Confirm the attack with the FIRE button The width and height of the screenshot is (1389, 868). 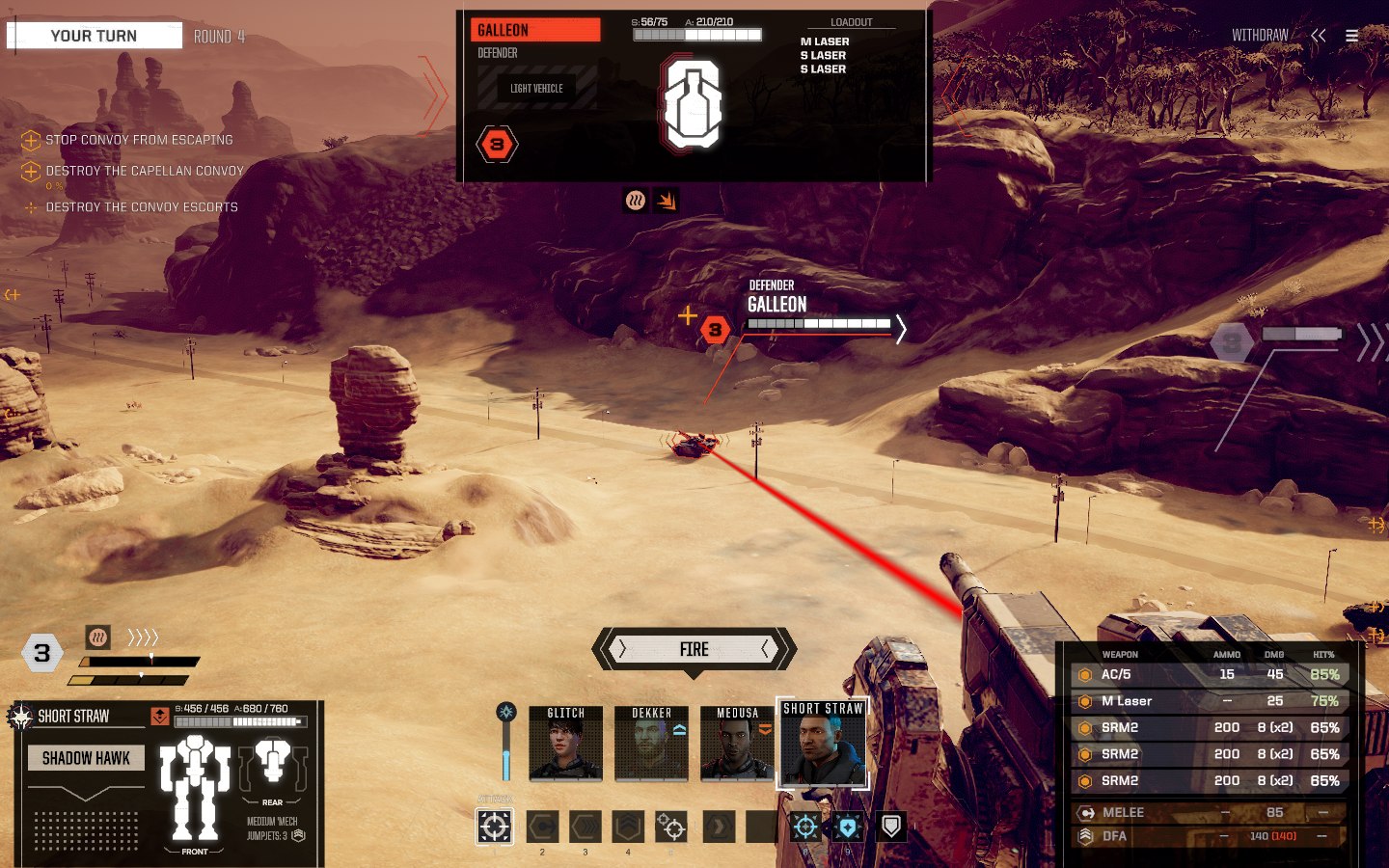pyautogui.click(x=694, y=649)
